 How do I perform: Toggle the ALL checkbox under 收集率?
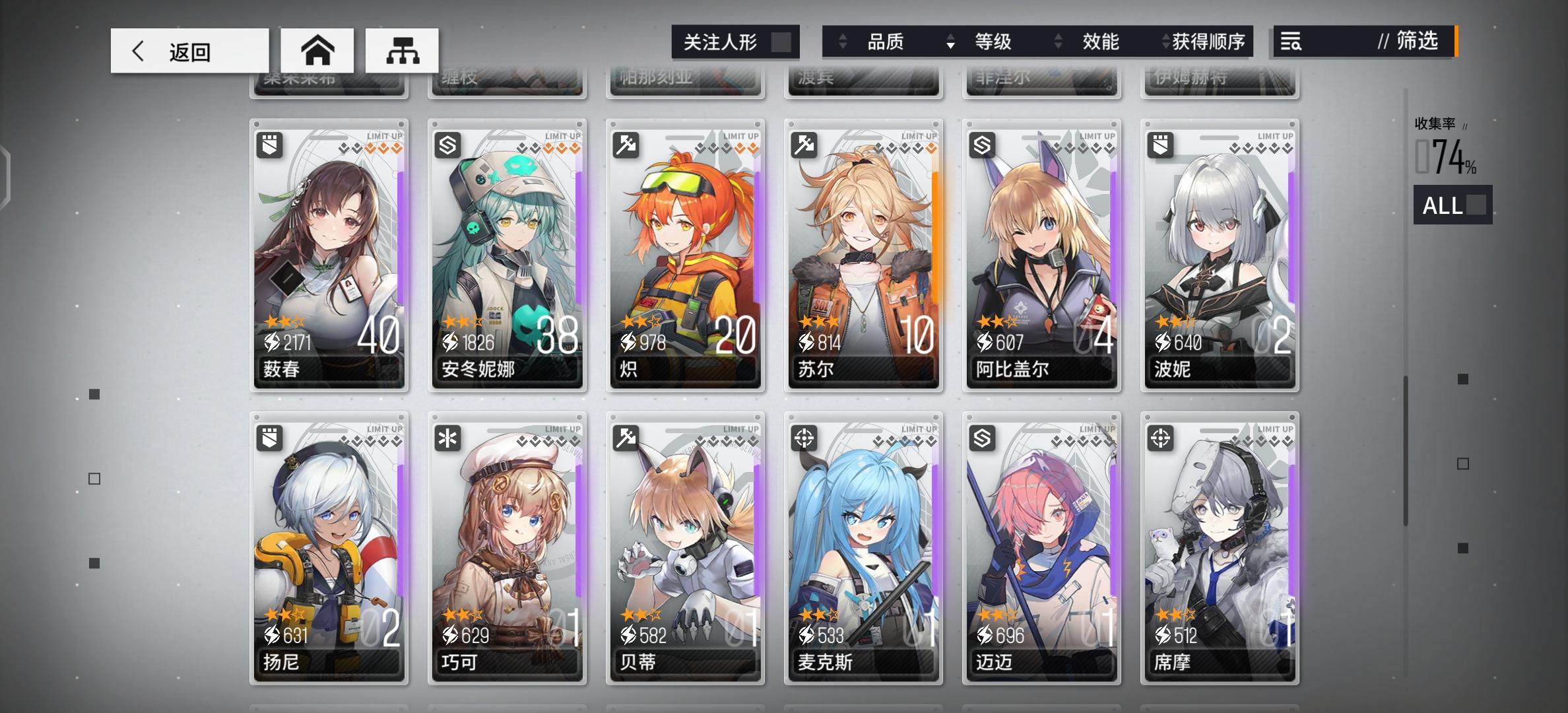1477,206
